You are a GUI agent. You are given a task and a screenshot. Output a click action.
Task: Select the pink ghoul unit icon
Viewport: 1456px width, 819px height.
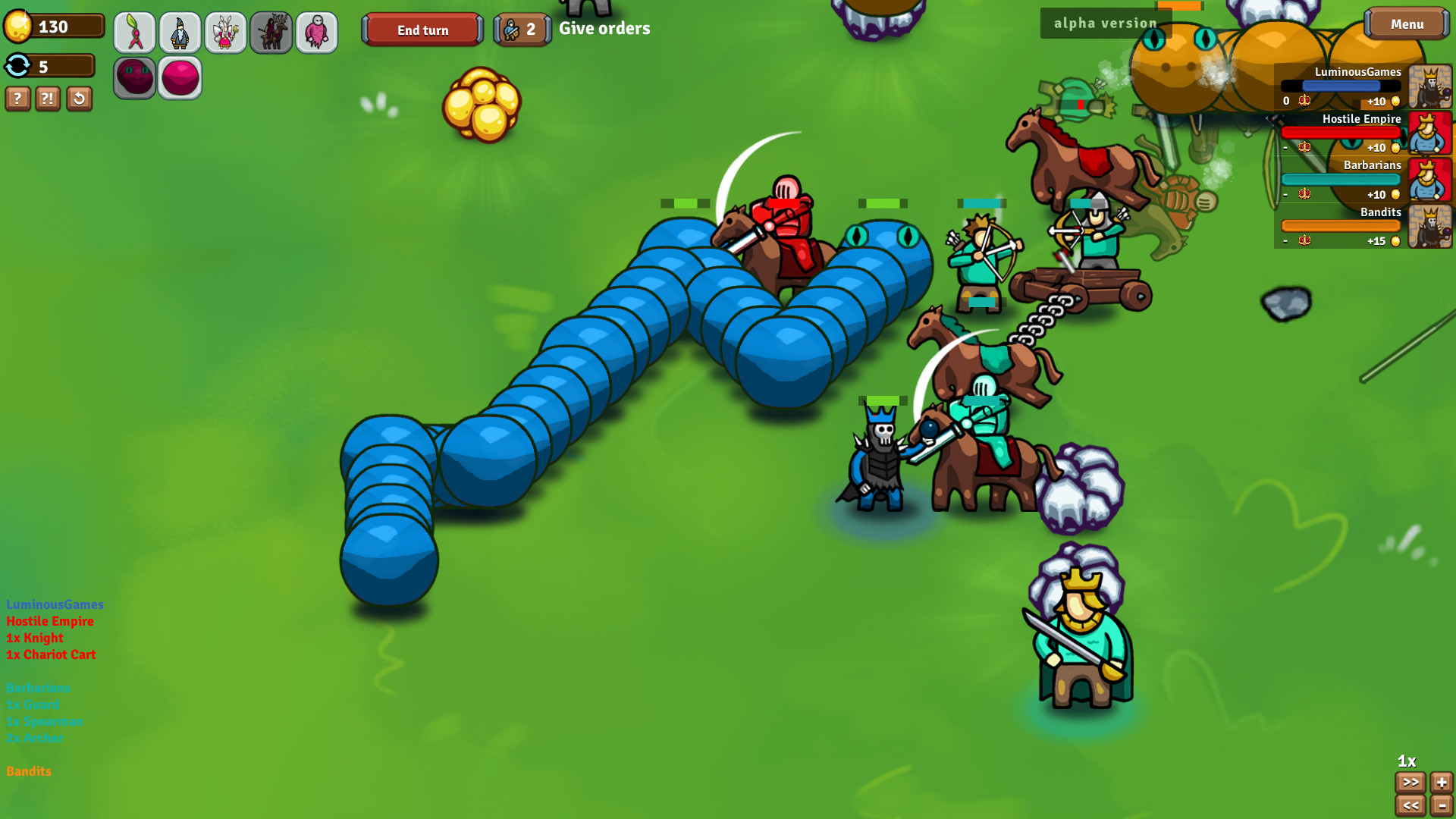[x=317, y=32]
